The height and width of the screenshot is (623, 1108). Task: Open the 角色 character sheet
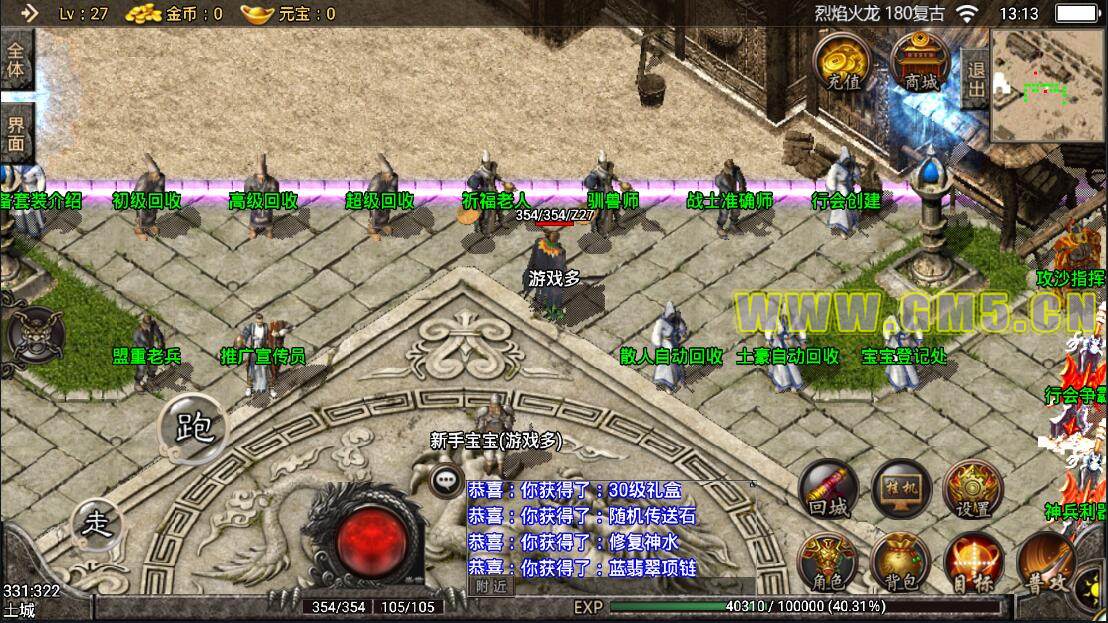point(828,563)
